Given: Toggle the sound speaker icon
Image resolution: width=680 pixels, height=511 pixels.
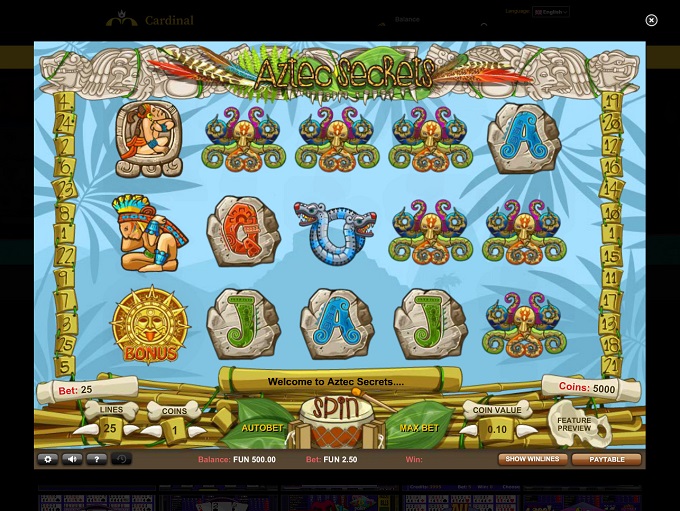Looking at the screenshot, I should tap(71, 459).
